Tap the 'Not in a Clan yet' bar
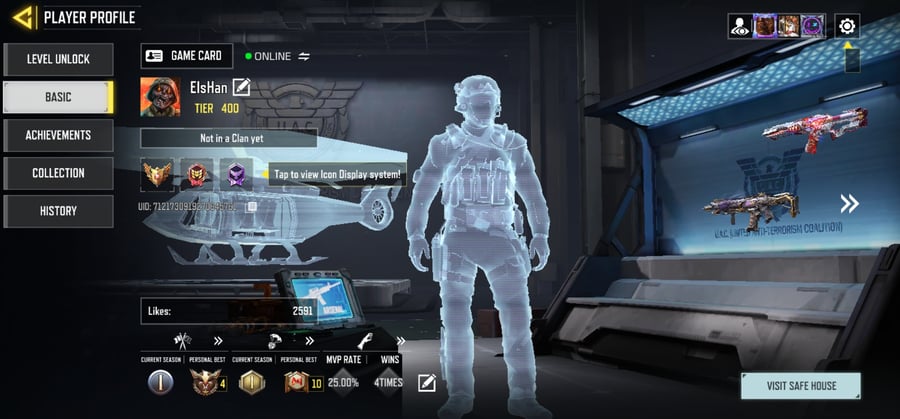900x419 pixels. 228,138
